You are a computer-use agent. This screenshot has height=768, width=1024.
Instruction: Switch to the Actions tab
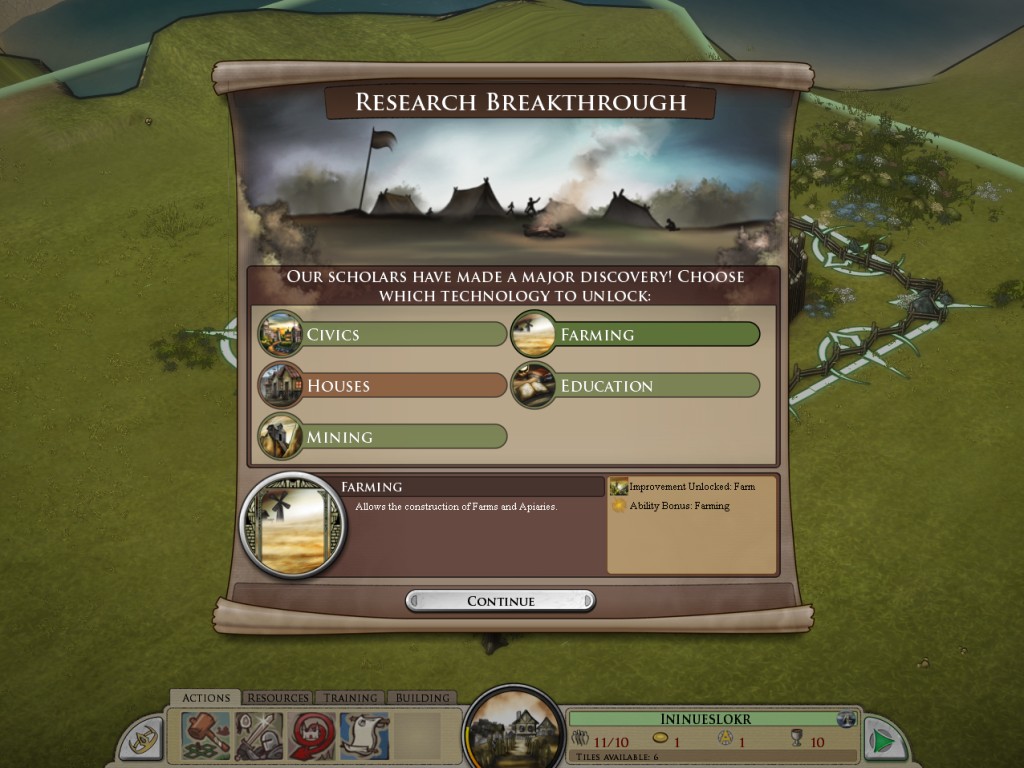coord(205,698)
